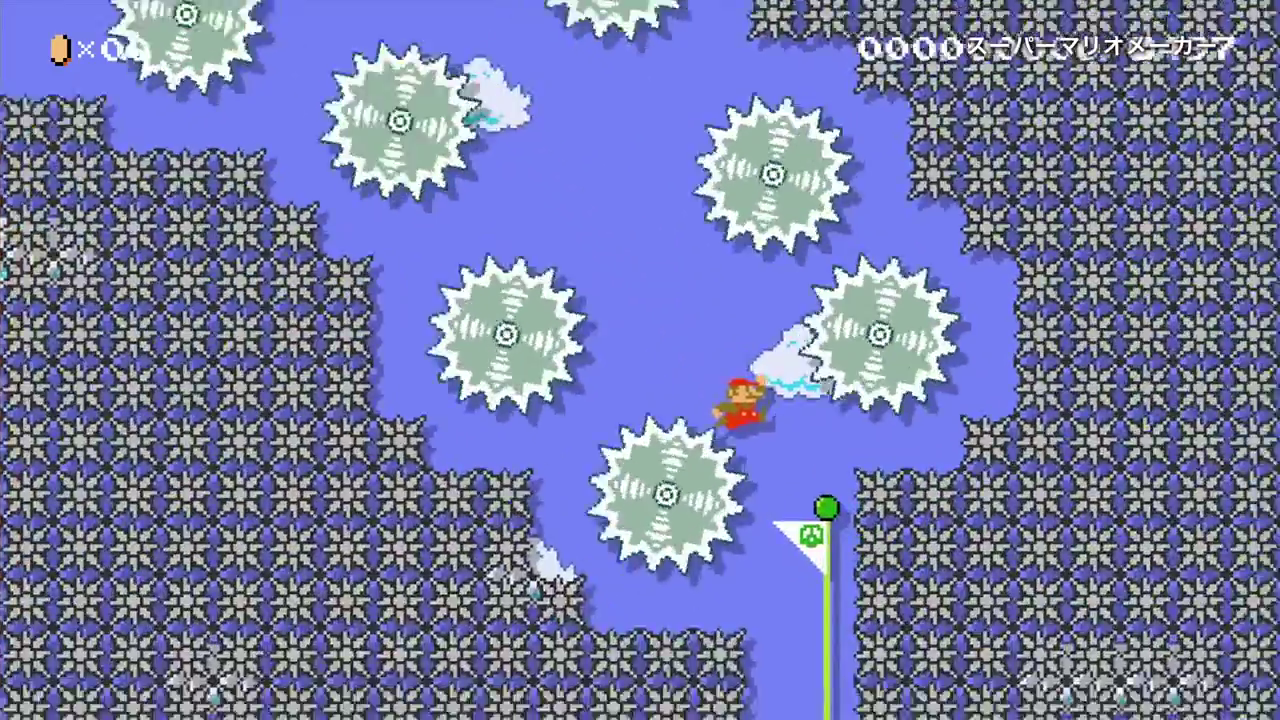The image size is (1280, 720).
Task: Click the green goal flag orb
Action: tap(826, 509)
